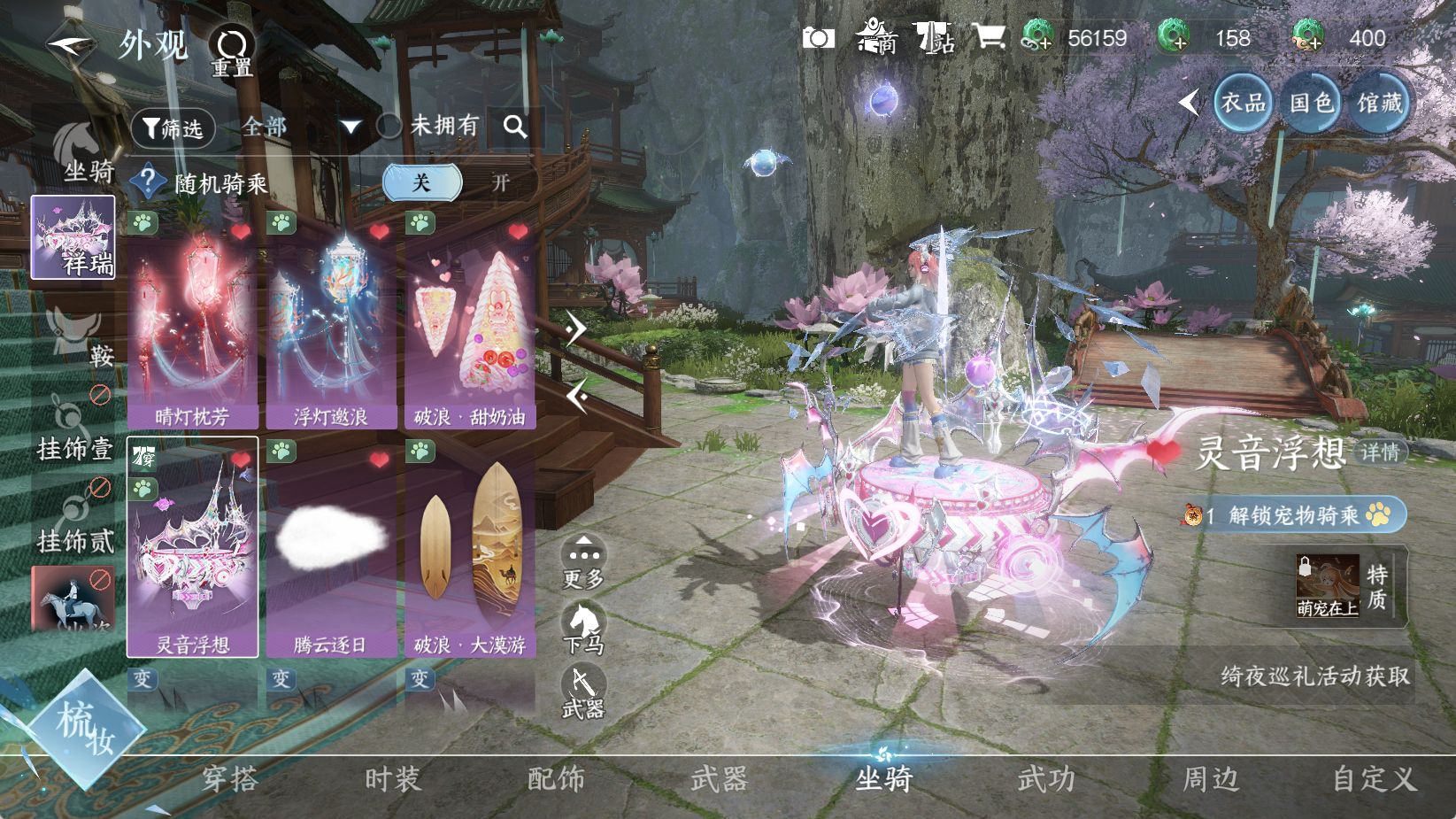Switch to the 时装 bottom tab

coord(392,779)
